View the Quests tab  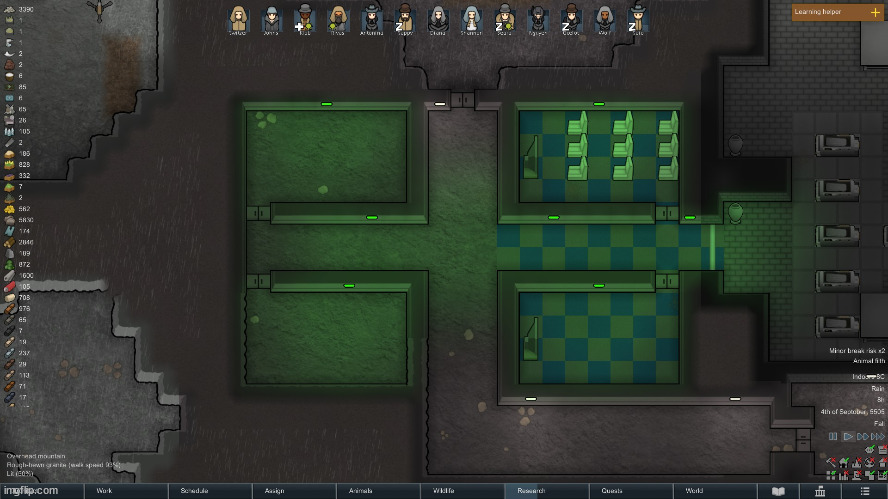click(x=612, y=491)
